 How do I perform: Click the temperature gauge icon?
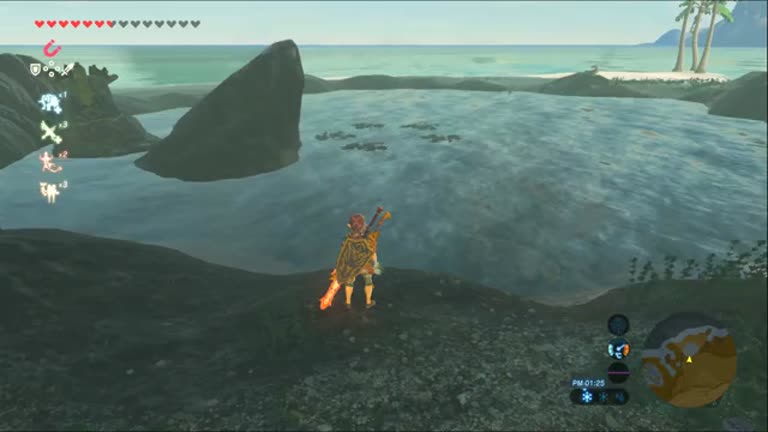(618, 348)
